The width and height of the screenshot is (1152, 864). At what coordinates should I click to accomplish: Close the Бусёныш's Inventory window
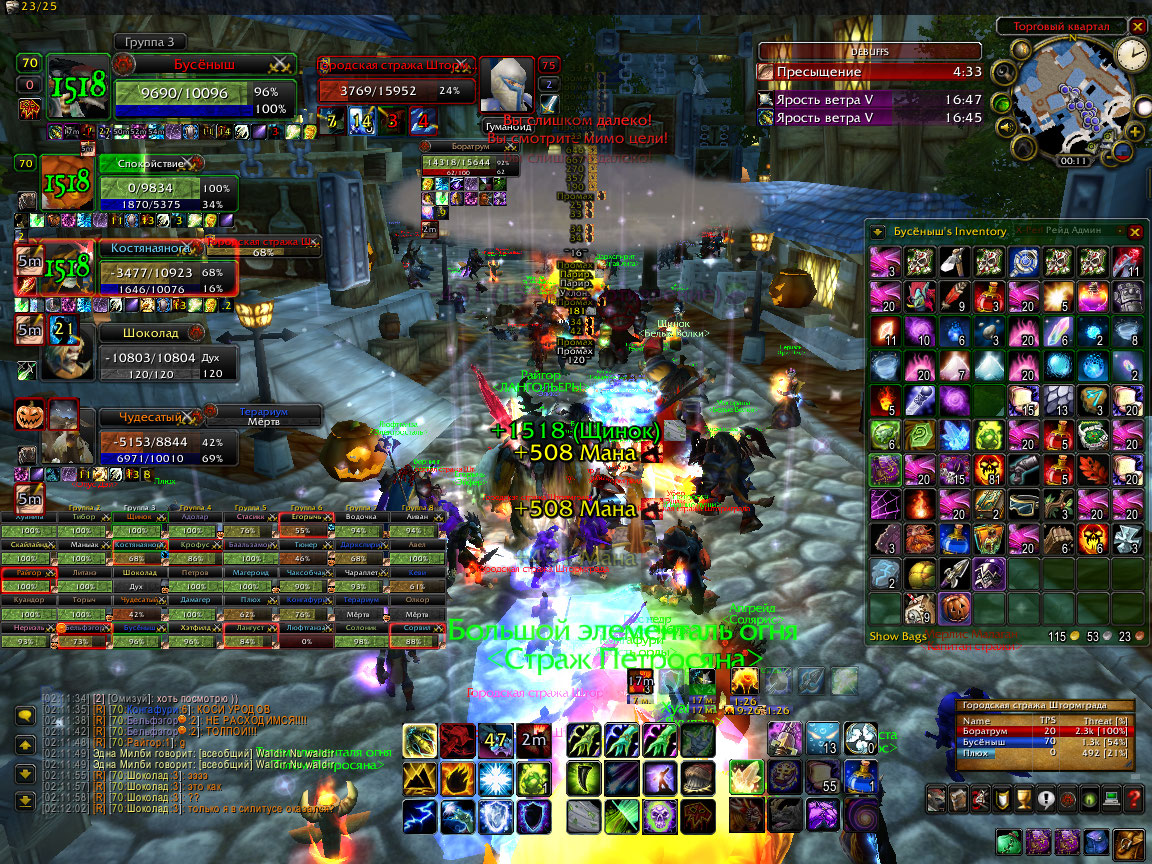point(1134,231)
